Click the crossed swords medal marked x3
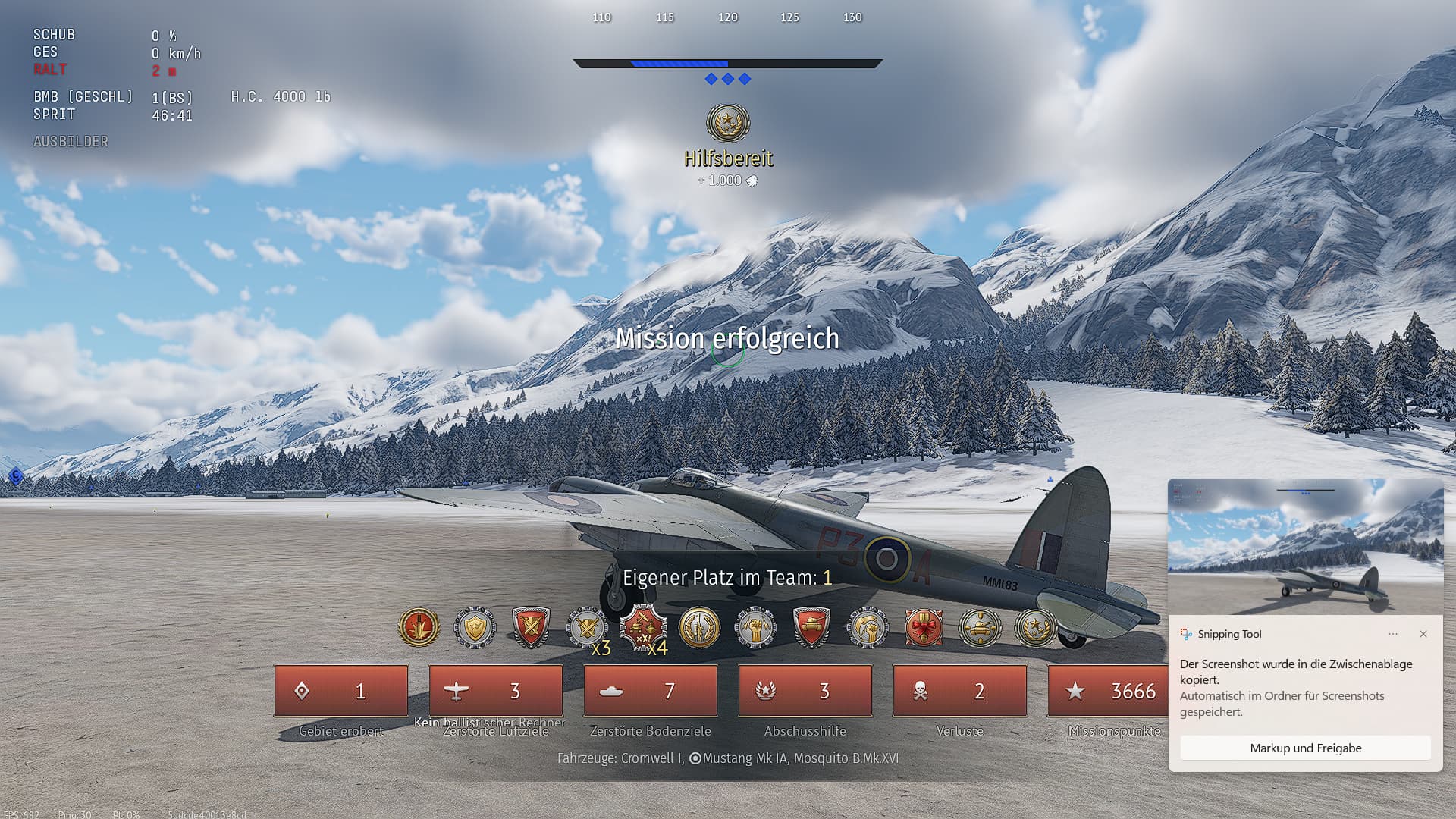Viewport: 1456px width, 819px height. pyautogui.click(x=588, y=628)
